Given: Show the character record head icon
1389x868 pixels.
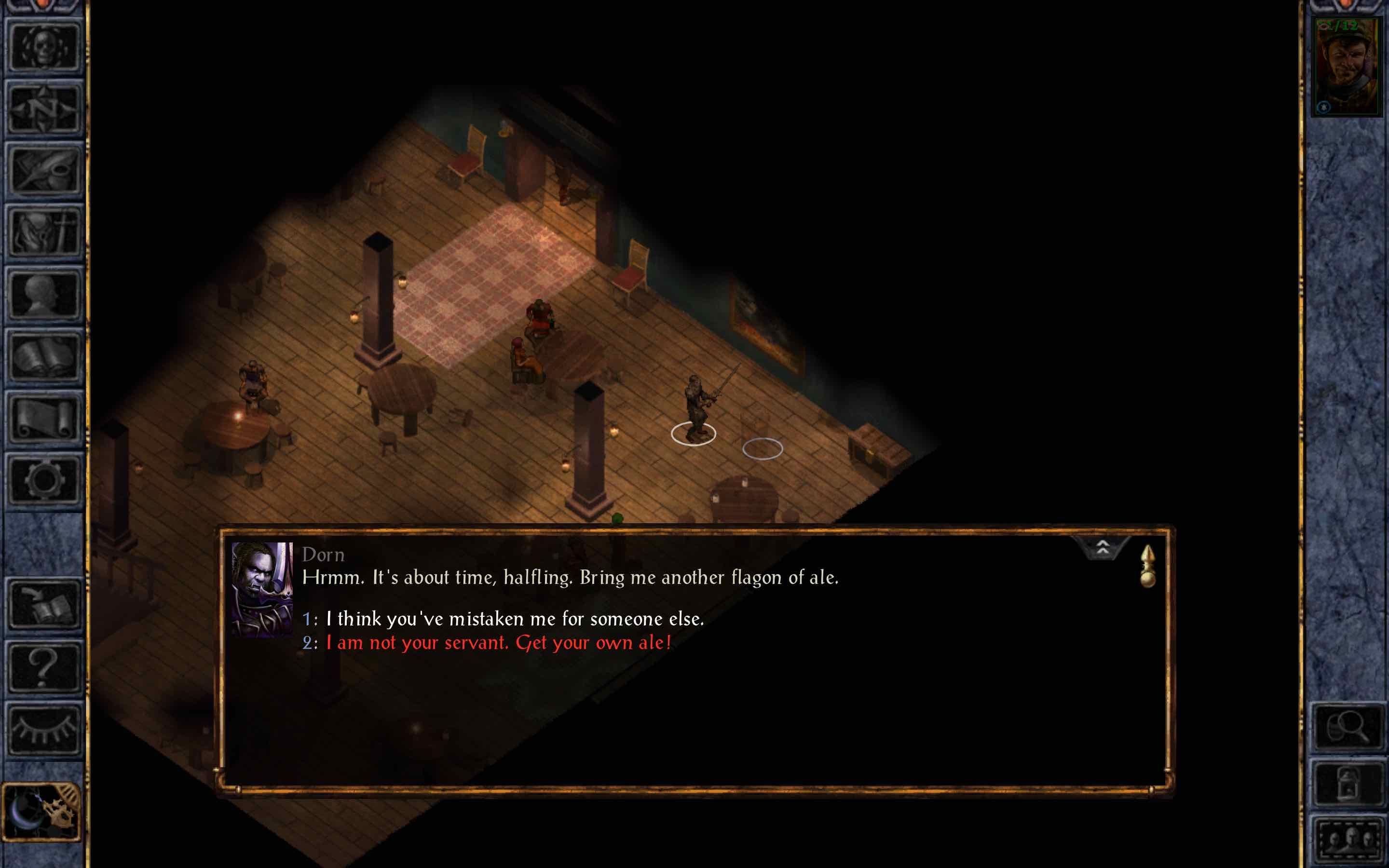Looking at the screenshot, I should (43, 295).
